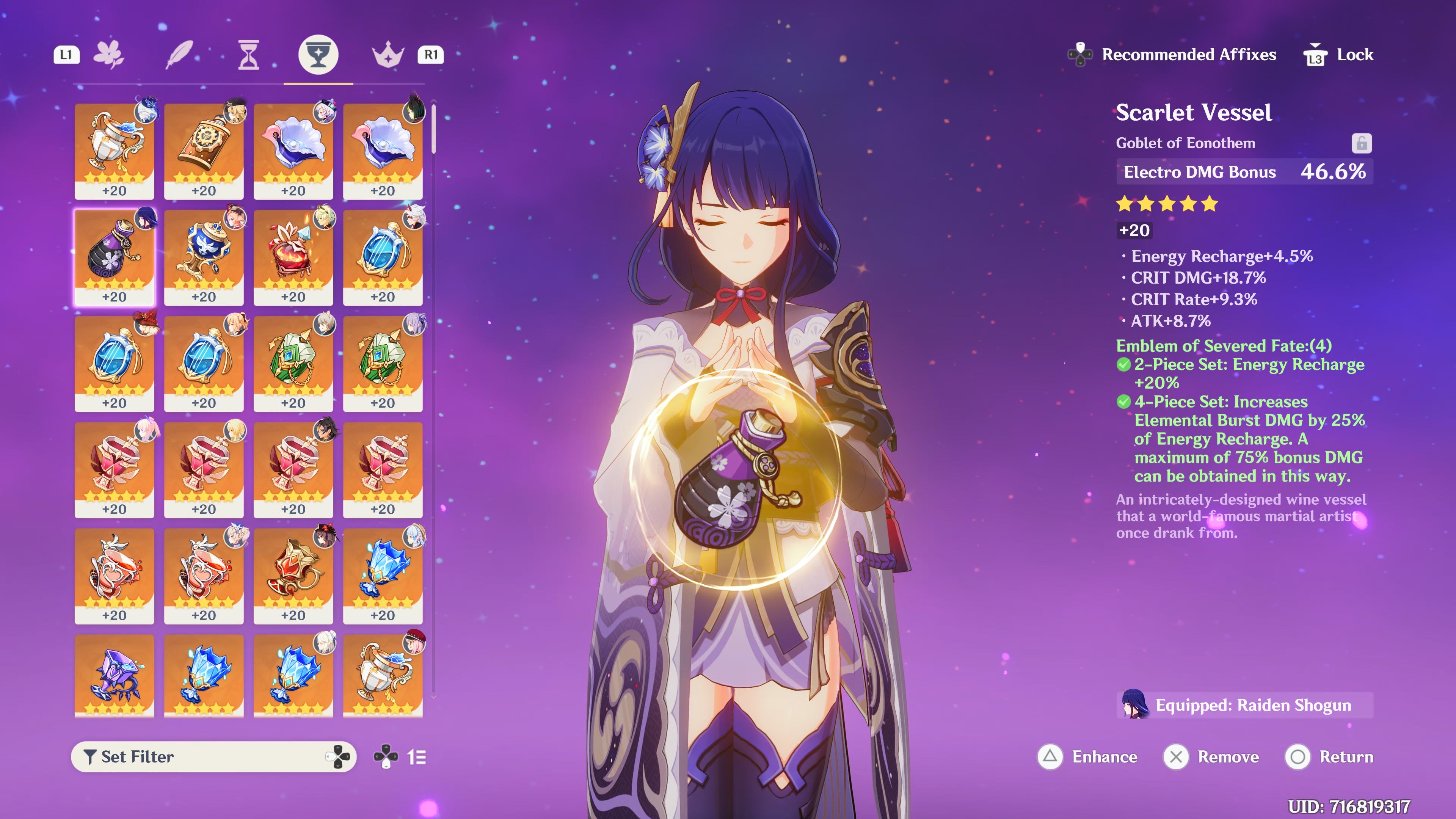Select the hourglass sands tab
The width and height of the screenshot is (1456, 819).
(248, 55)
